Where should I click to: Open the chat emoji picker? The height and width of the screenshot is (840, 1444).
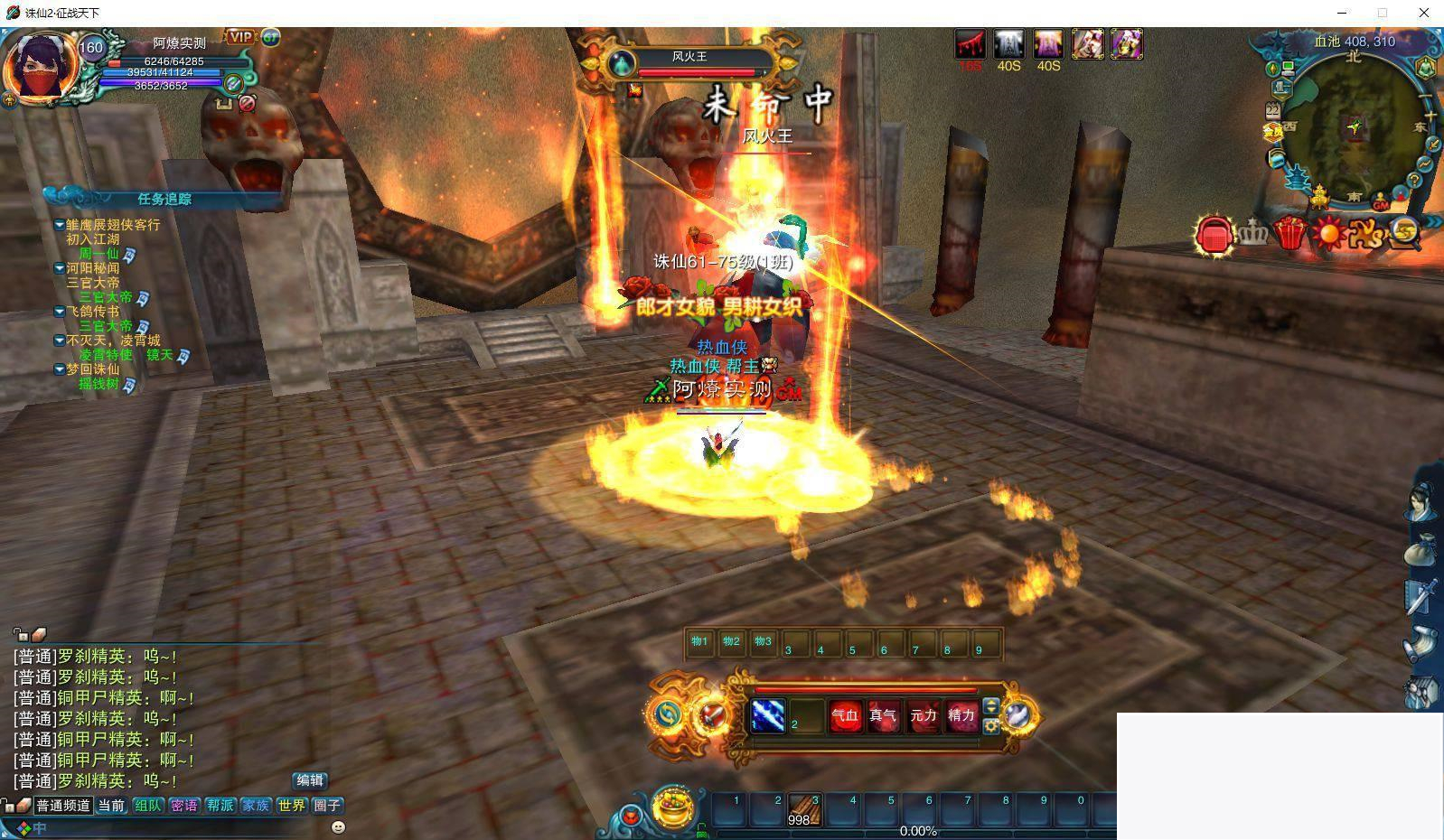(x=338, y=826)
